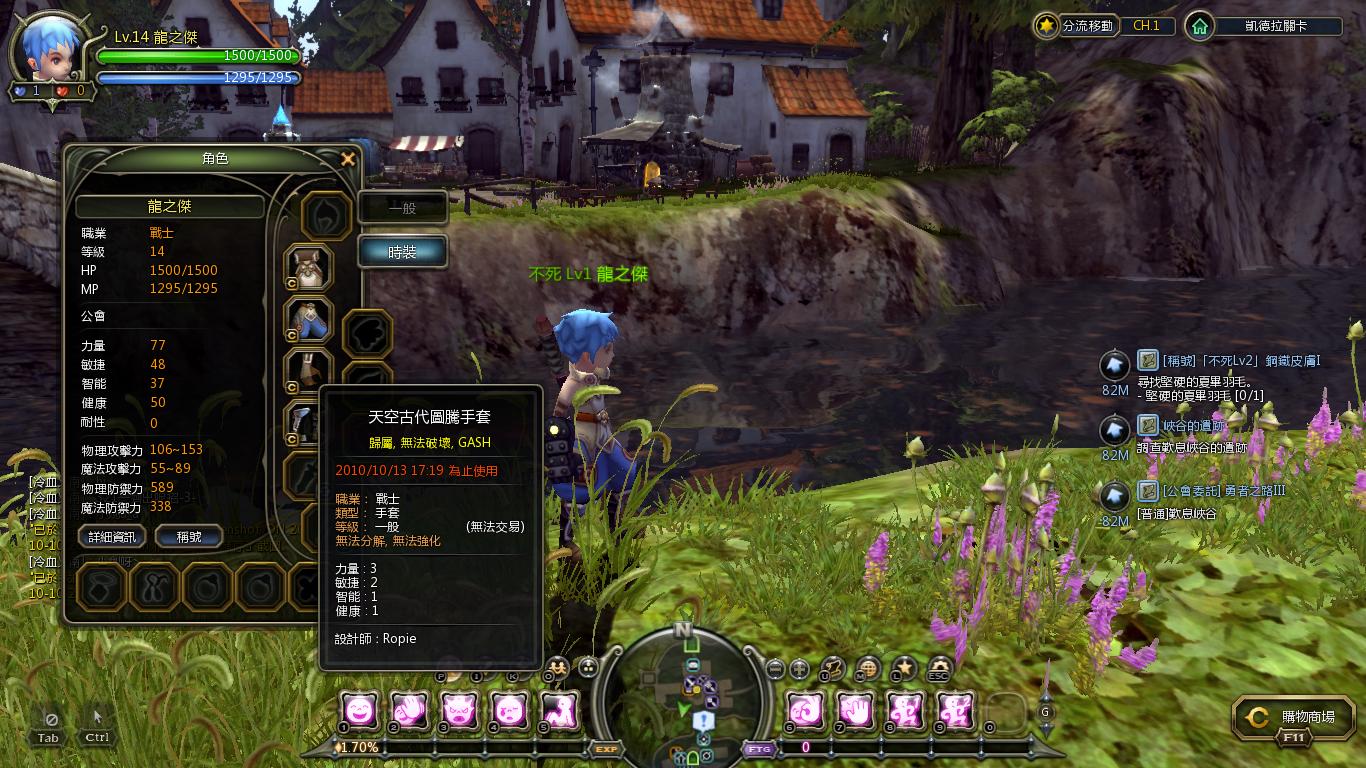Open the star icon menu above hotbar
The width and height of the screenshot is (1366, 768).
(x=904, y=668)
